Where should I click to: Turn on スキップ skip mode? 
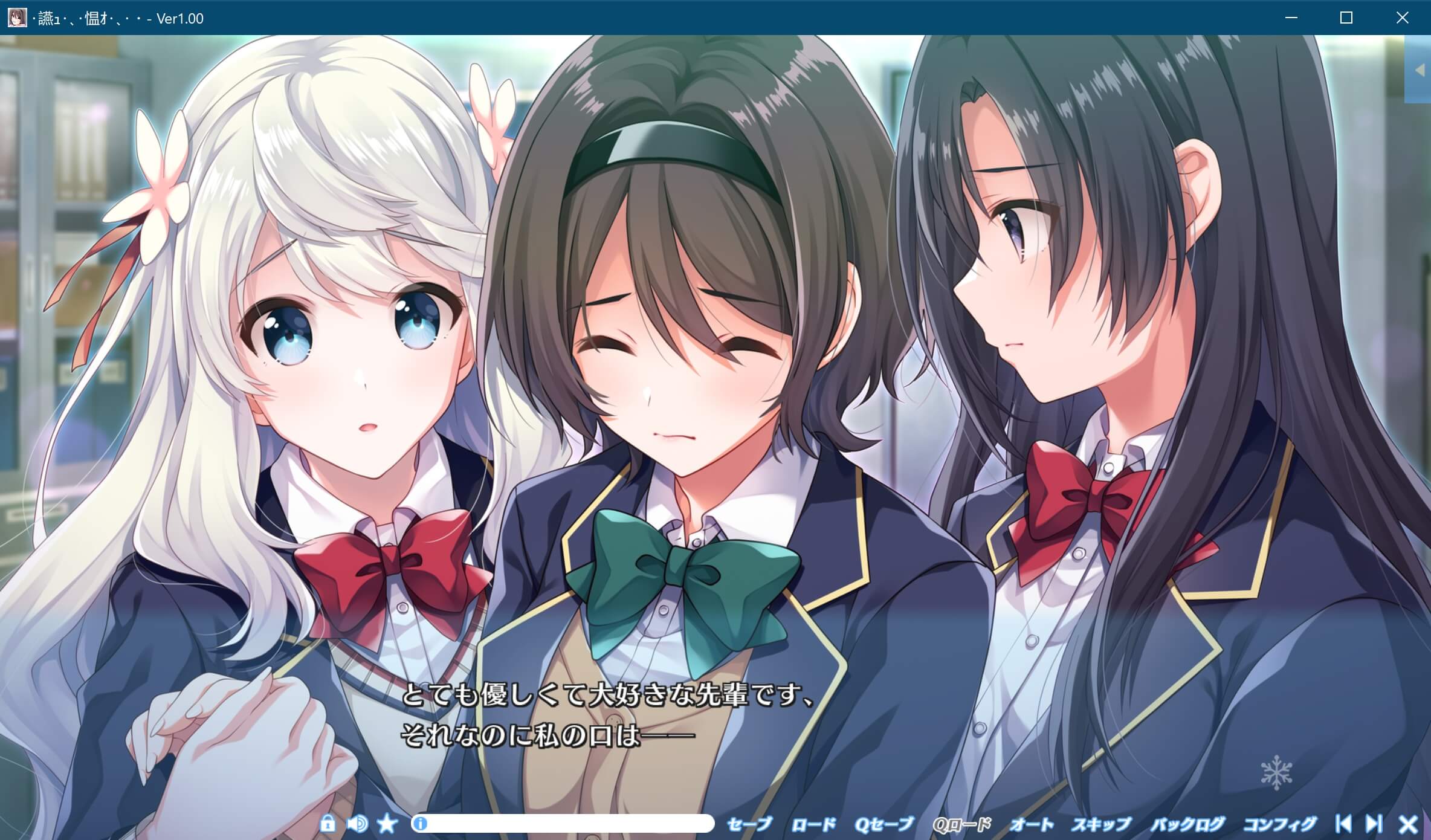pyautogui.click(x=1102, y=823)
